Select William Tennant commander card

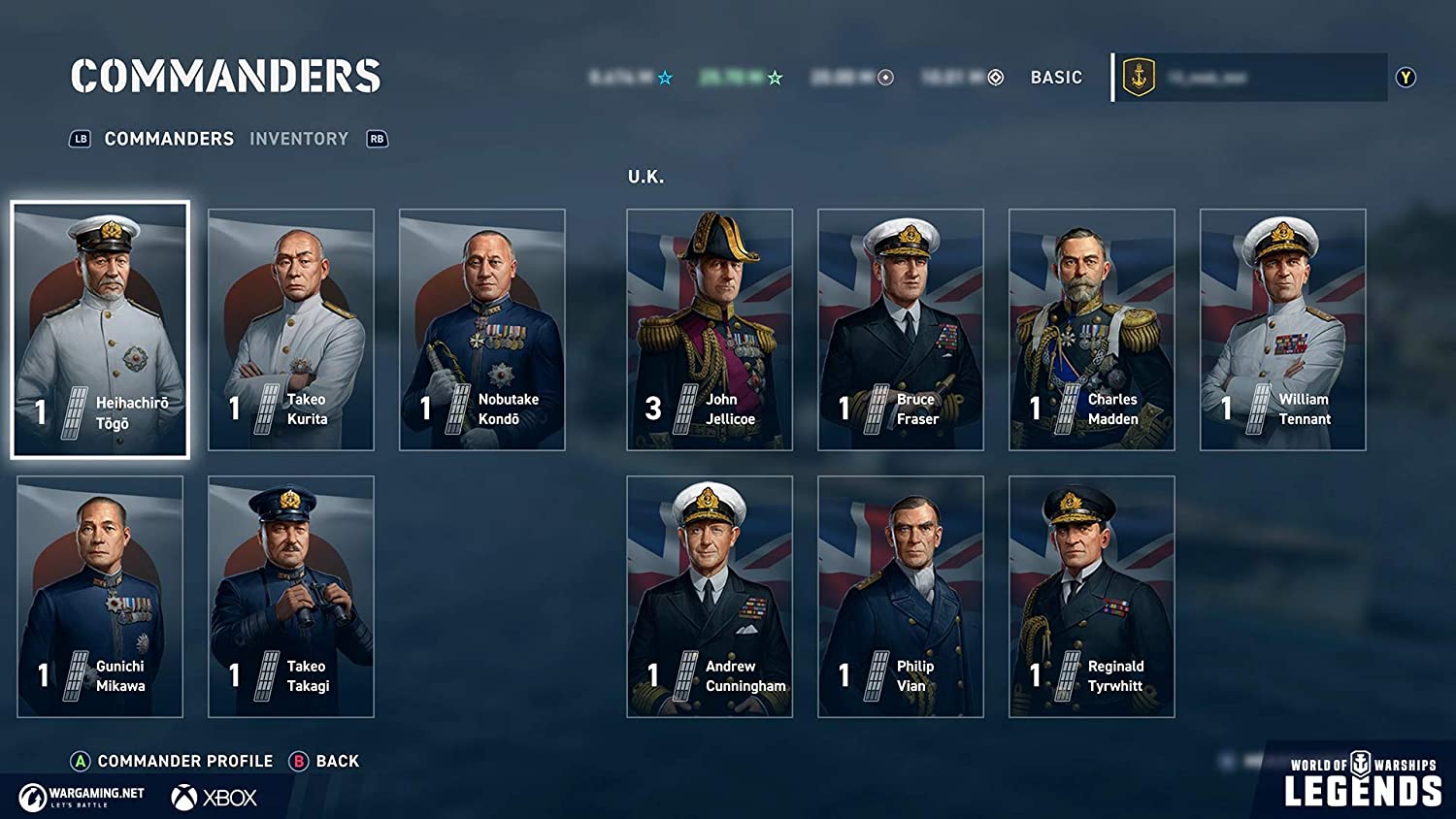pos(1283,329)
